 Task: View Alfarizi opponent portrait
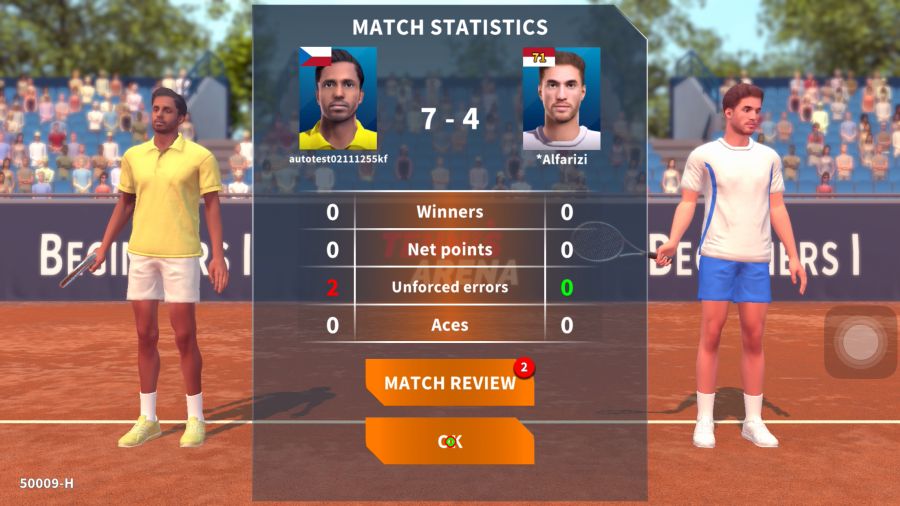click(x=561, y=99)
